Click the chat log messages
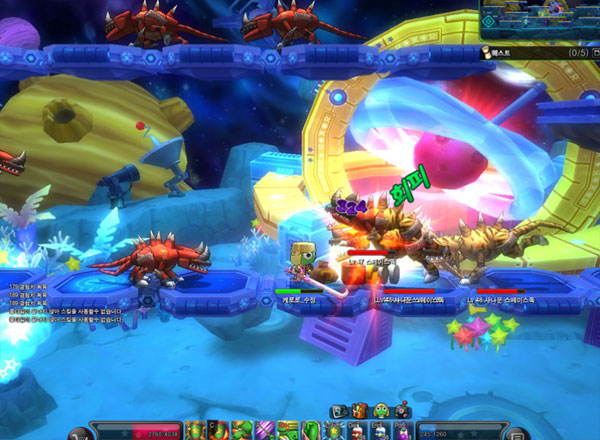This screenshot has width=600, height=440. 62,306
